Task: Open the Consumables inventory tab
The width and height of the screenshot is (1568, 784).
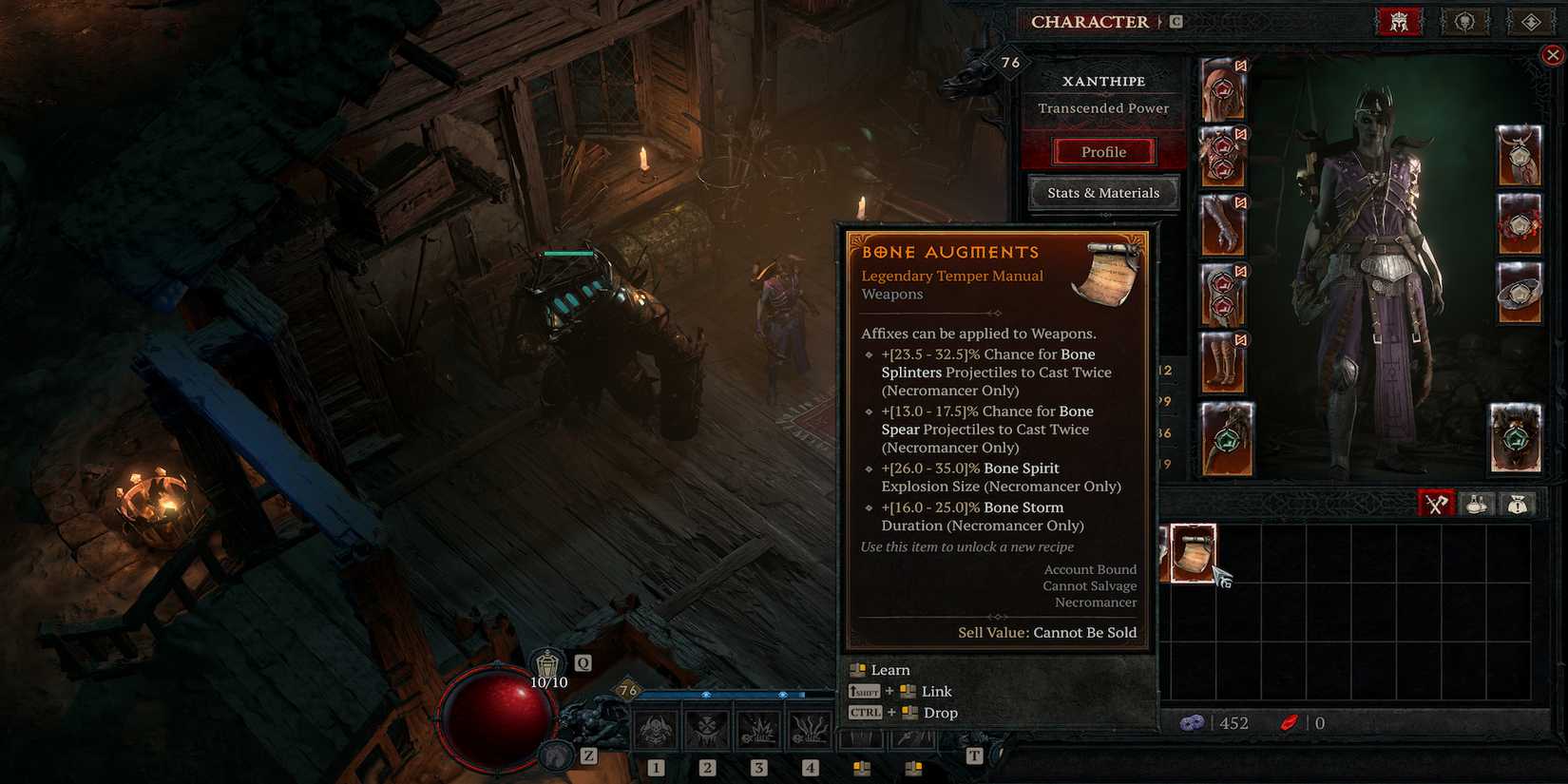Action: pos(1476,503)
